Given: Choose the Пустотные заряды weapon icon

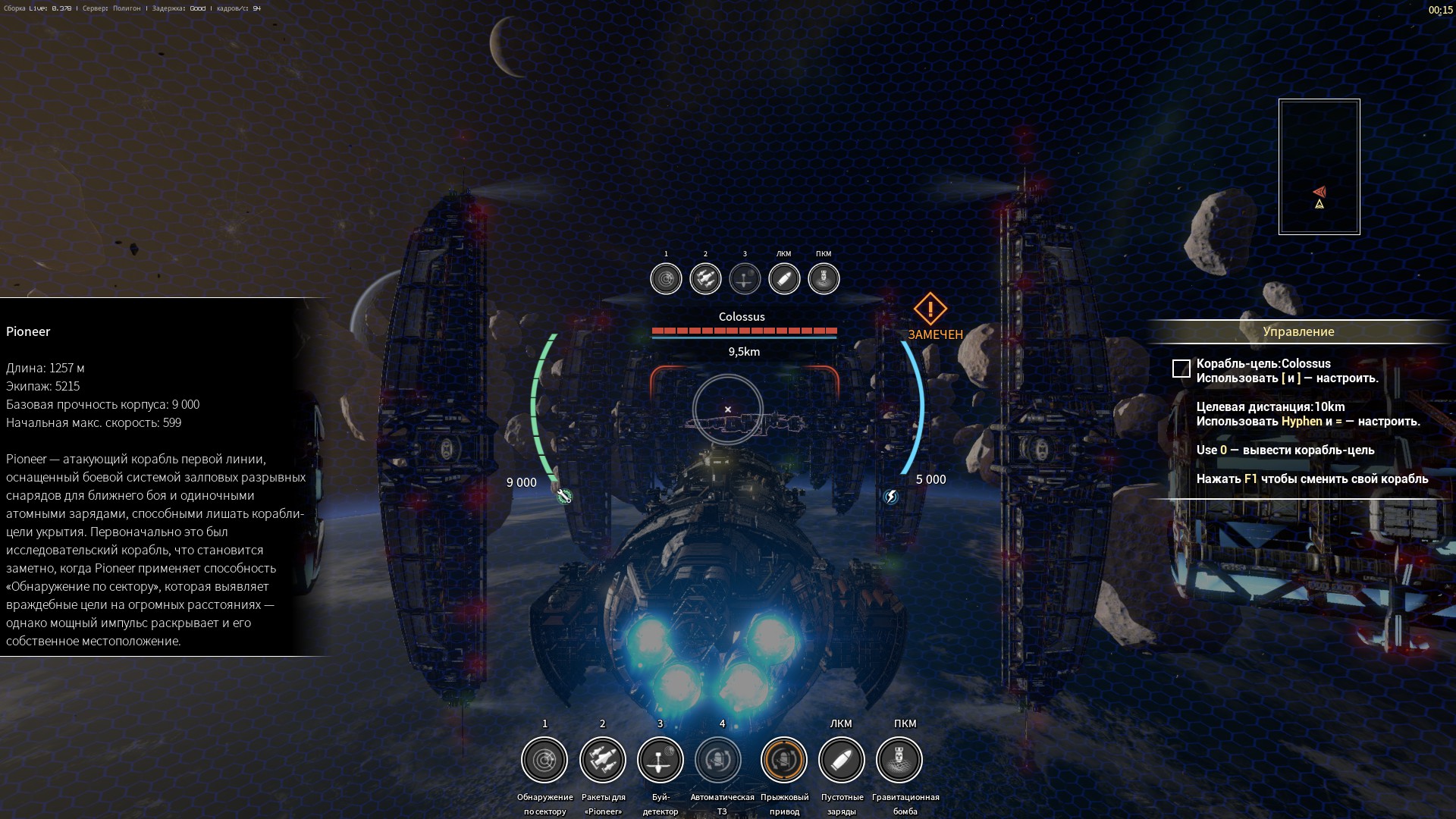Looking at the screenshot, I should (842, 760).
